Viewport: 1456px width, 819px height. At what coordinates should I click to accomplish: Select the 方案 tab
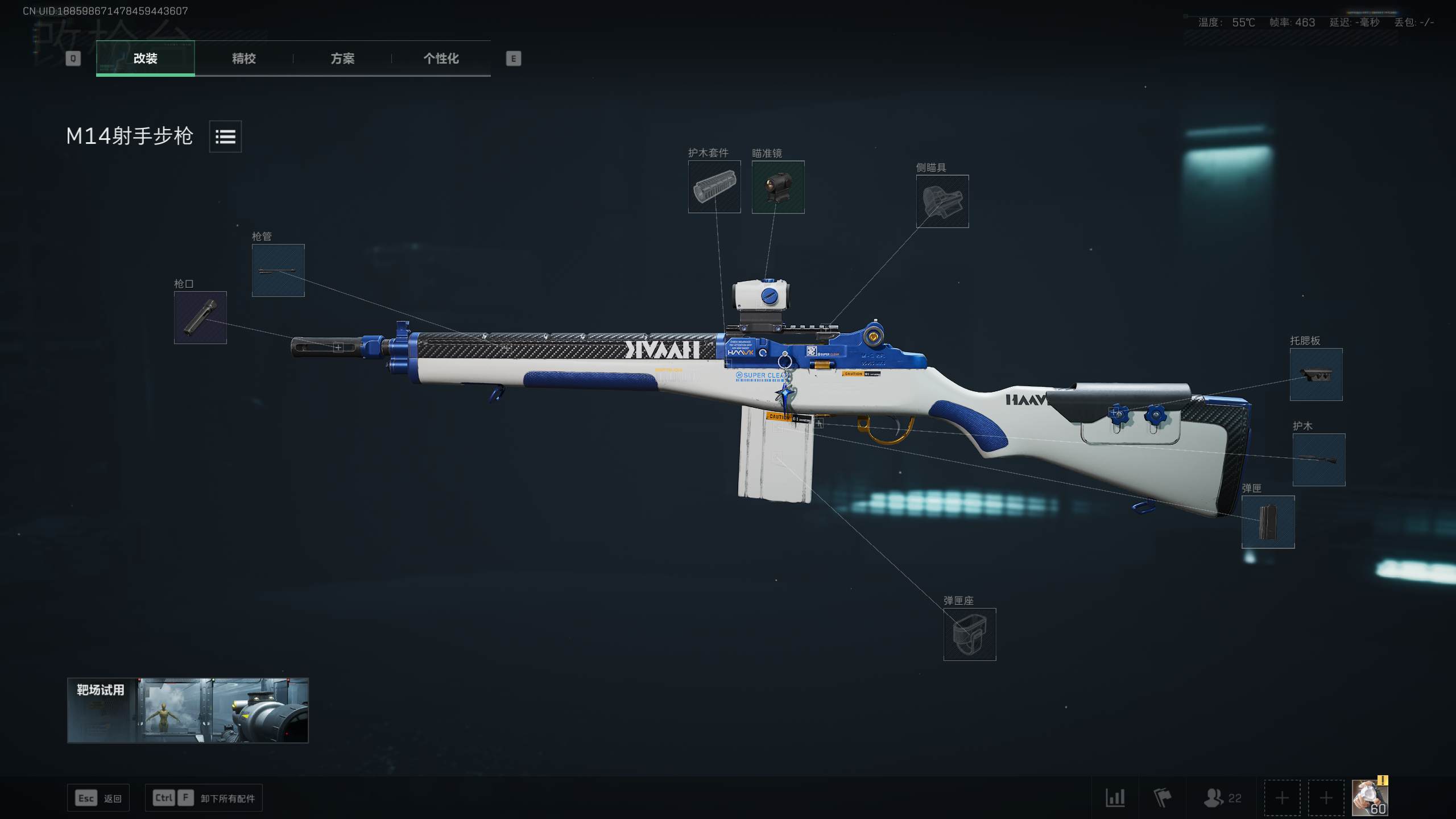click(x=342, y=58)
